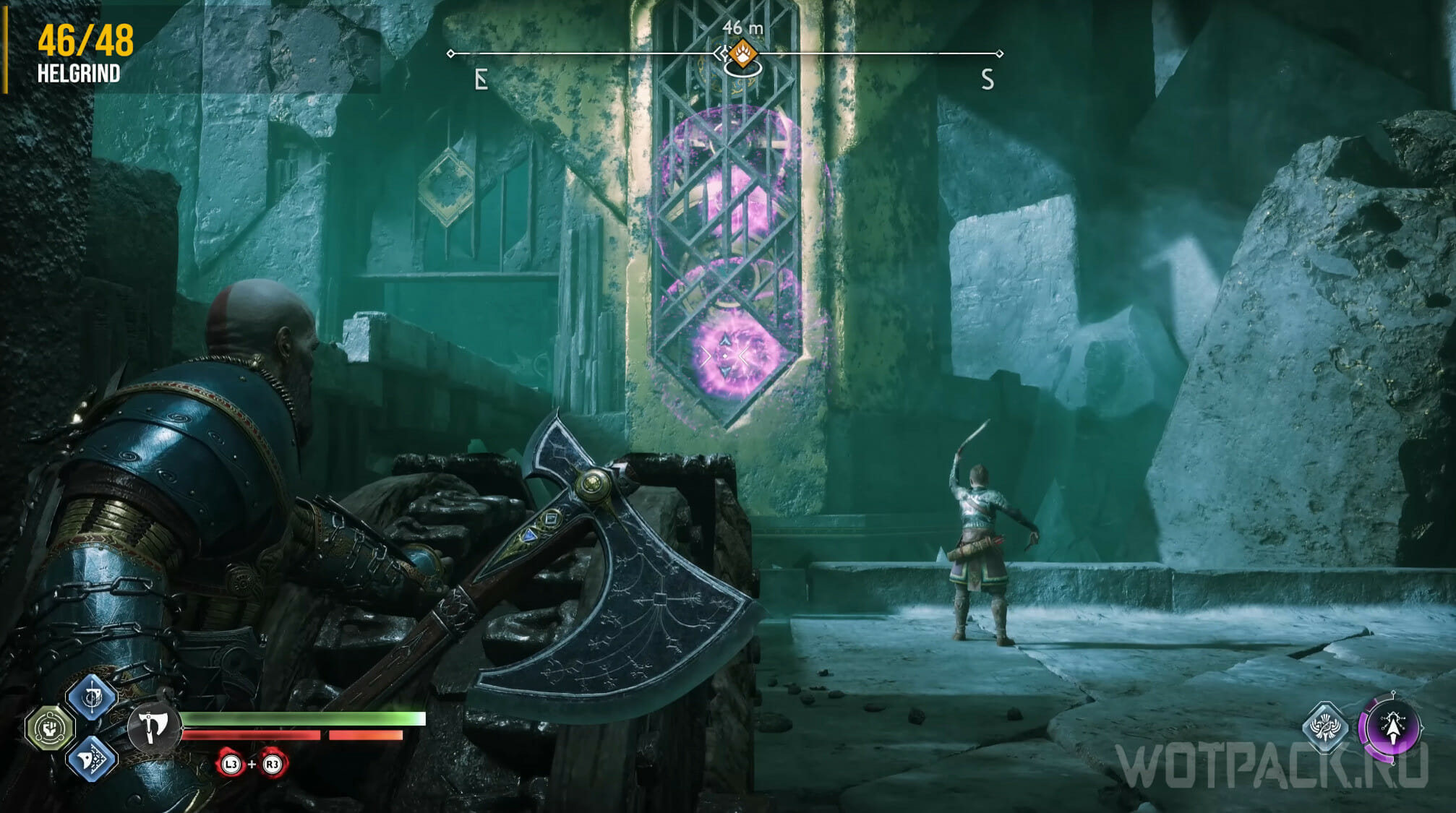Trigger the lower blue frost runic attack
This screenshot has width=1456, height=813.
click(x=92, y=757)
